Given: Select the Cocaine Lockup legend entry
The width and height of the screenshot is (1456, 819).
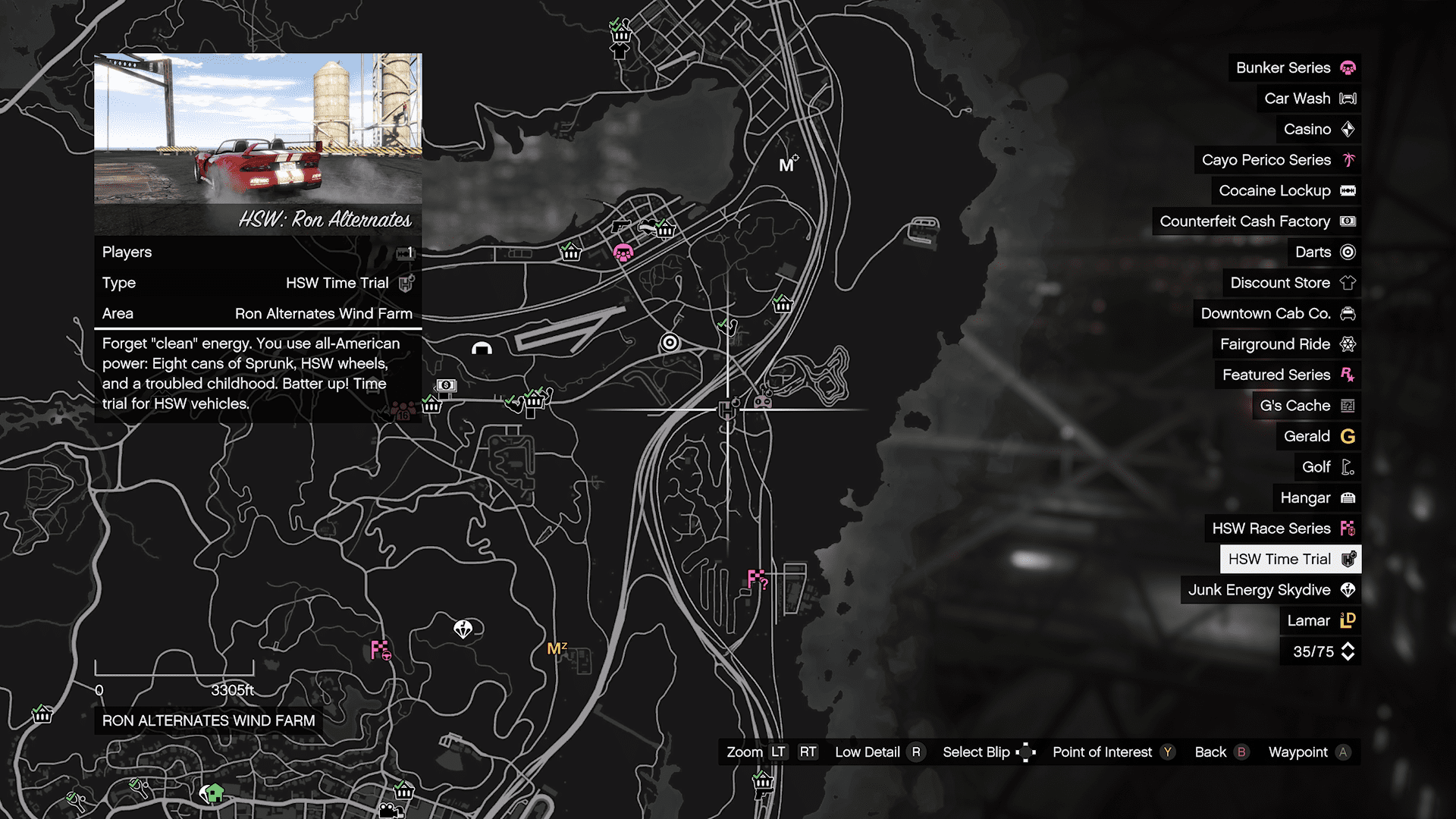Looking at the screenshot, I should click(1286, 190).
